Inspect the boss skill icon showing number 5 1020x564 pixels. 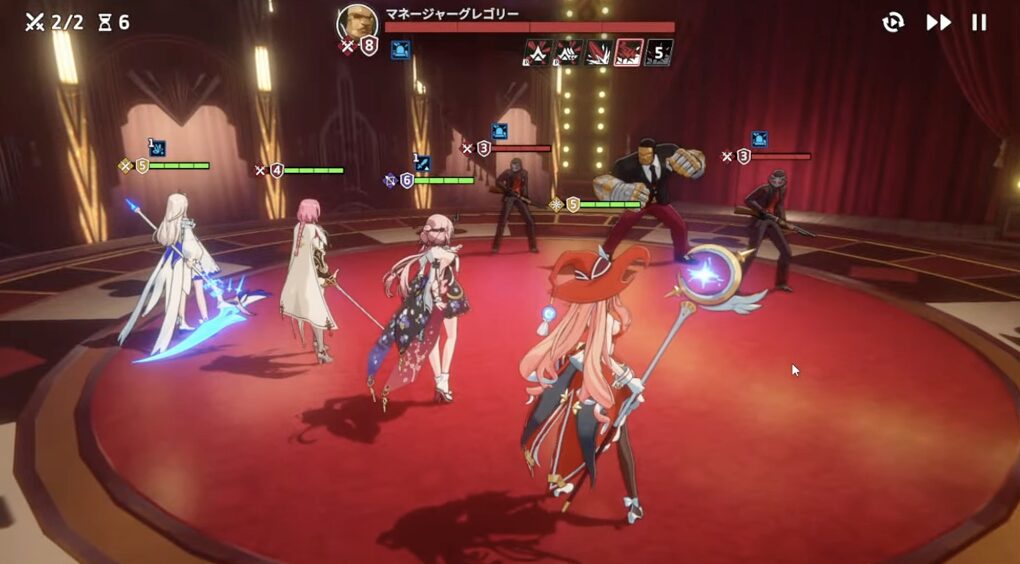[x=659, y=52]
